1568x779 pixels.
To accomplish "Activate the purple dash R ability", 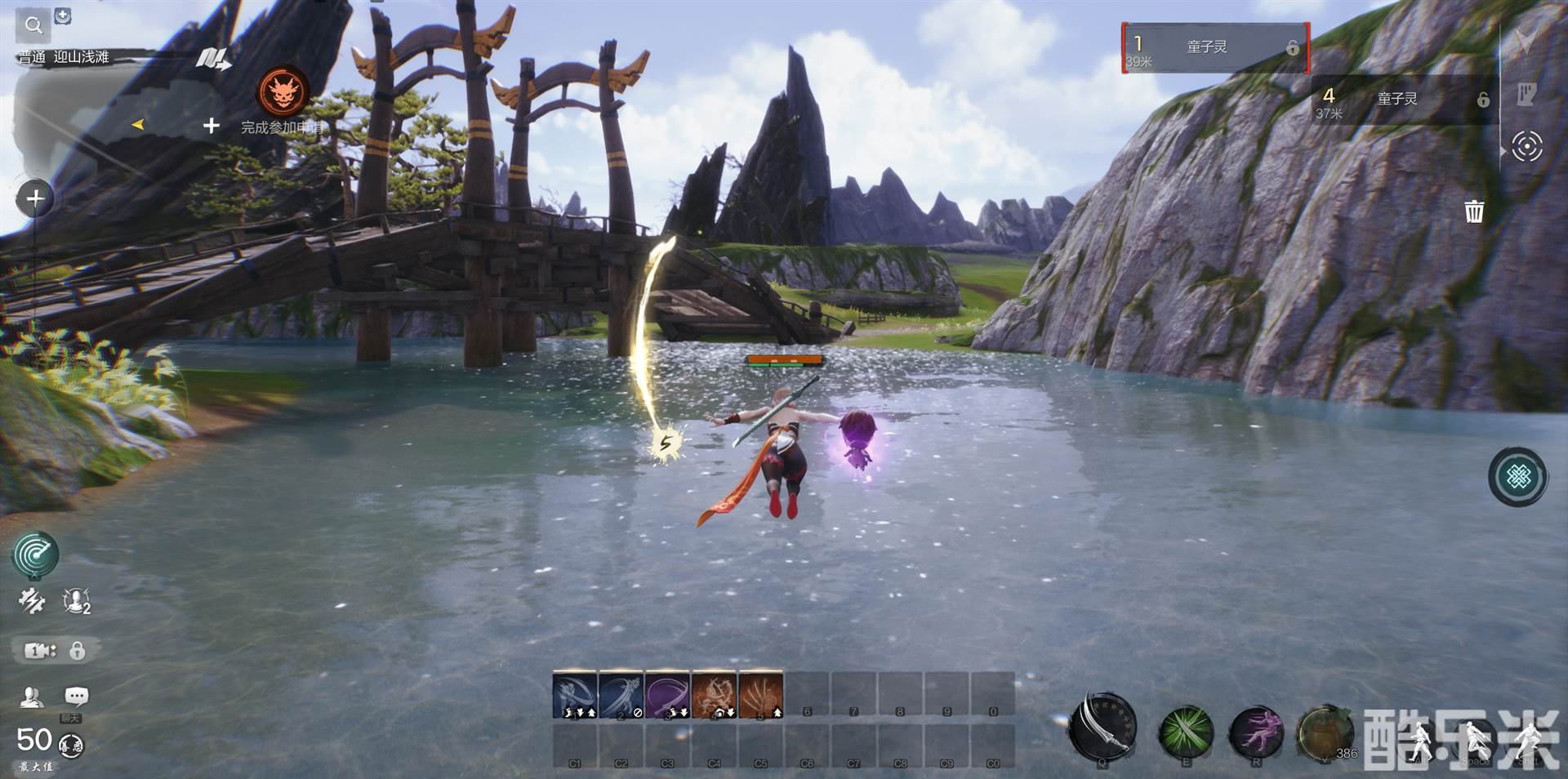I will click(1256, 731).
